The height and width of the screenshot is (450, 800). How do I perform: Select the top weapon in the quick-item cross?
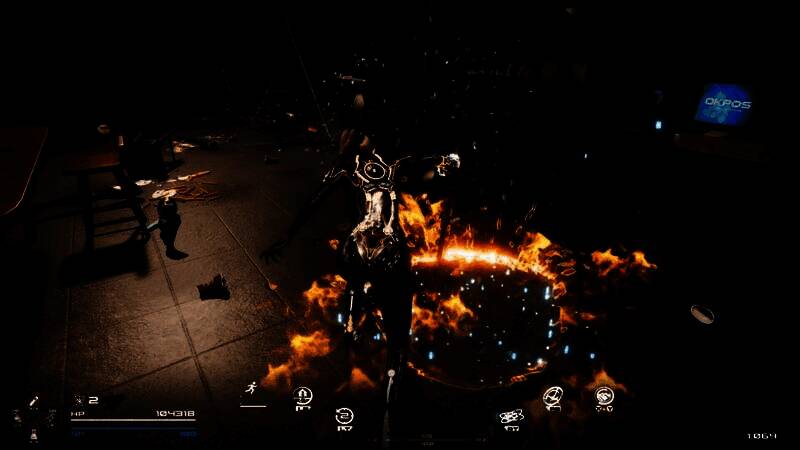(34, 401)
